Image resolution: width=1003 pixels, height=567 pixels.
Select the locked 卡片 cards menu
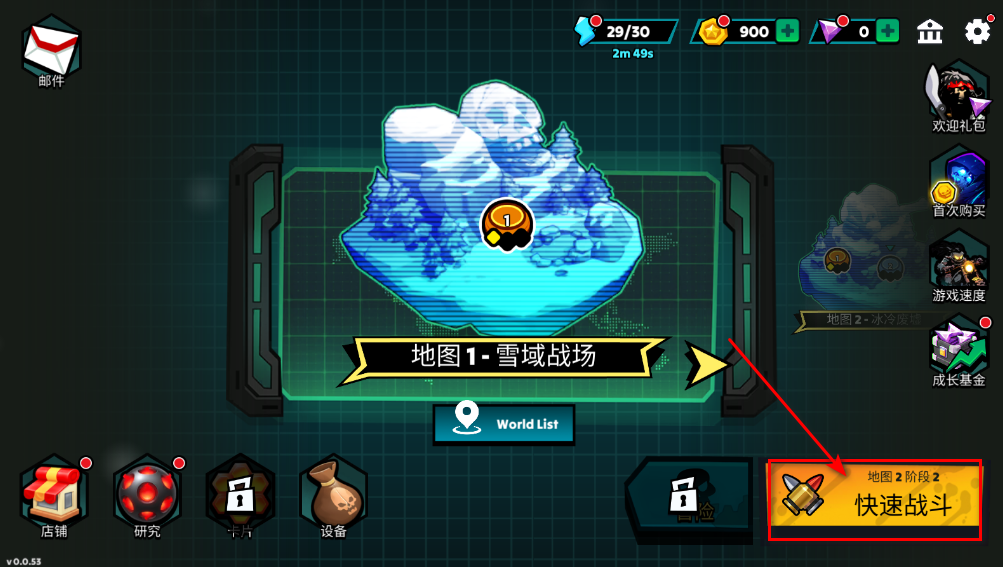tap(240, 496)
